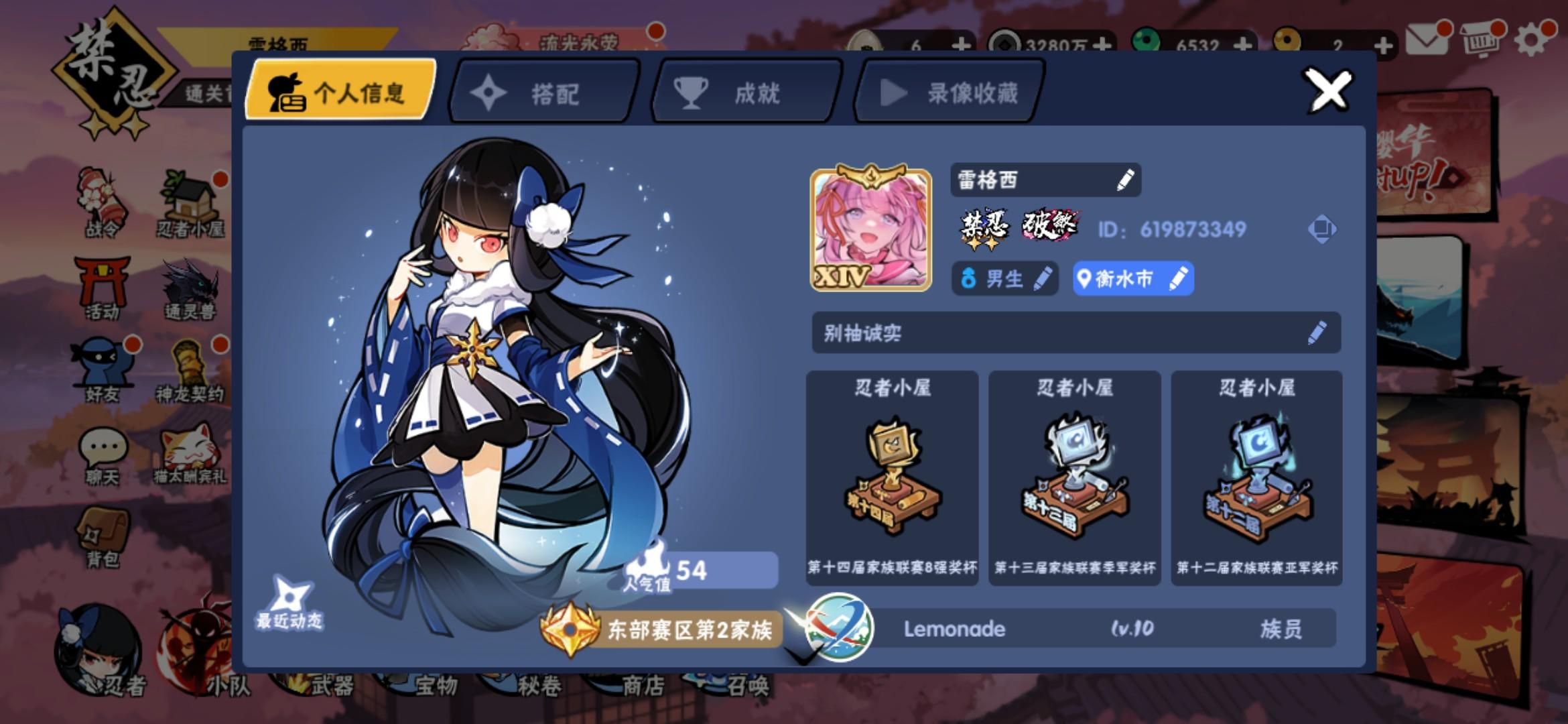Viewport: 1568px width, 724px height.
Task: Edit the nickname 雷格西 with the pencil
Action: [x=1126, y=180]
